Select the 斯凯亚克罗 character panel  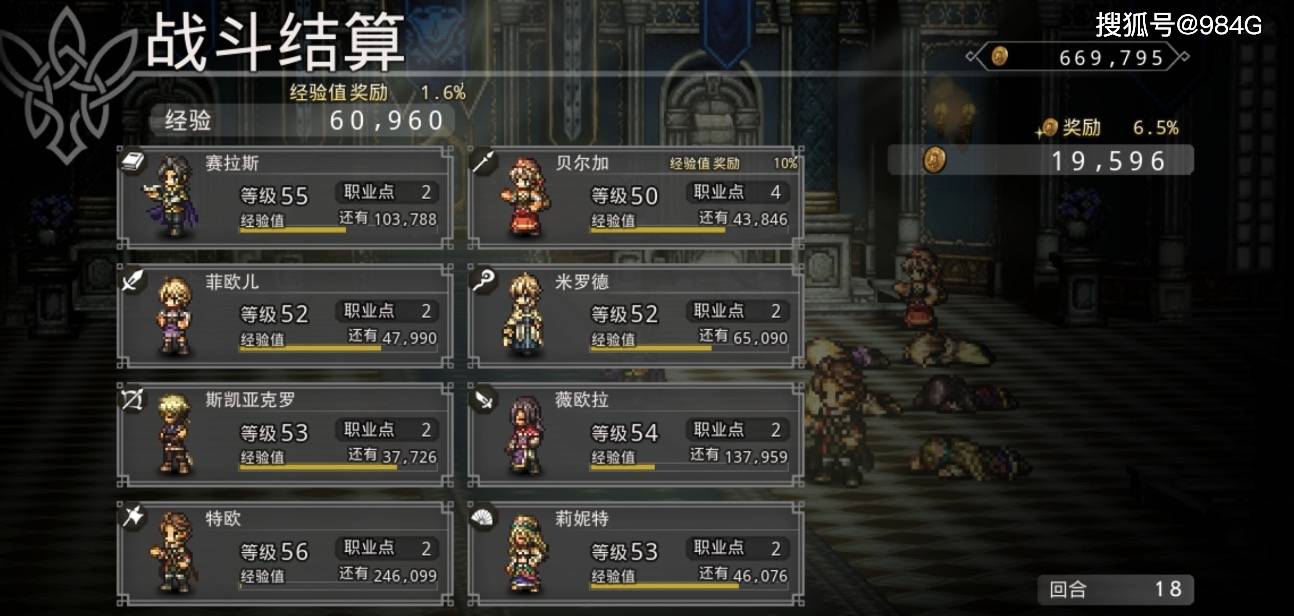coord(285,434)
